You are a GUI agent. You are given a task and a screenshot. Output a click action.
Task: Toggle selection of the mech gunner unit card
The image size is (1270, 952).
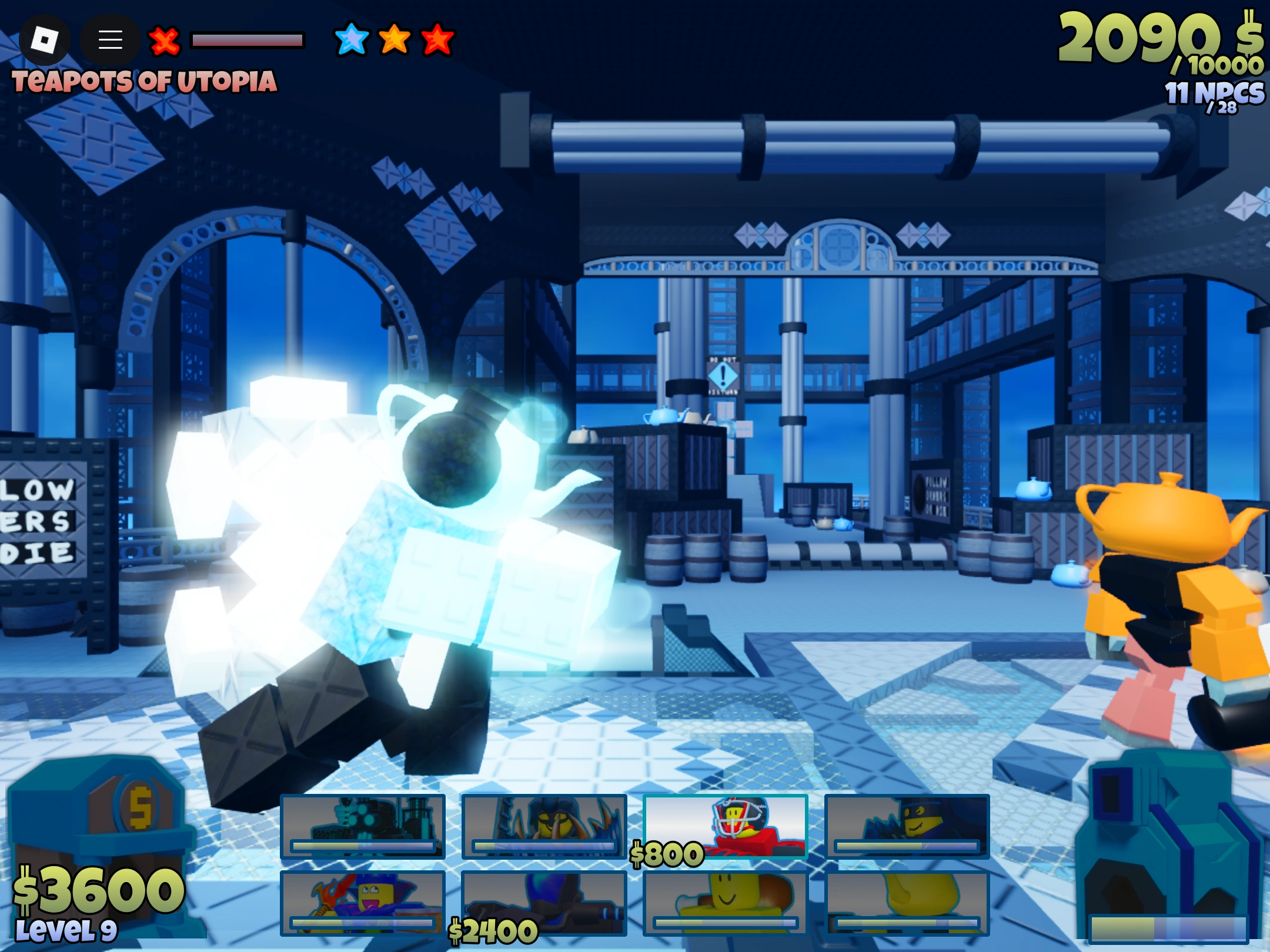[x=362, y=826]
